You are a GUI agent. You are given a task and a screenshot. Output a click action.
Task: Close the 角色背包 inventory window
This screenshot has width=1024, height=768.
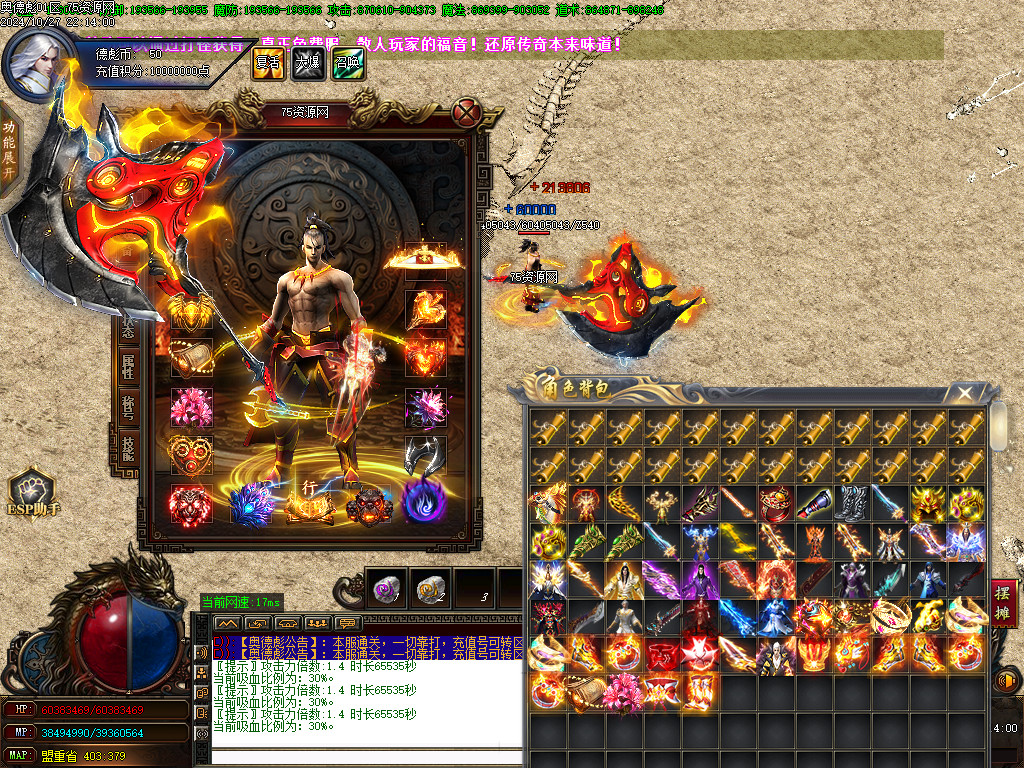(963, 392)
